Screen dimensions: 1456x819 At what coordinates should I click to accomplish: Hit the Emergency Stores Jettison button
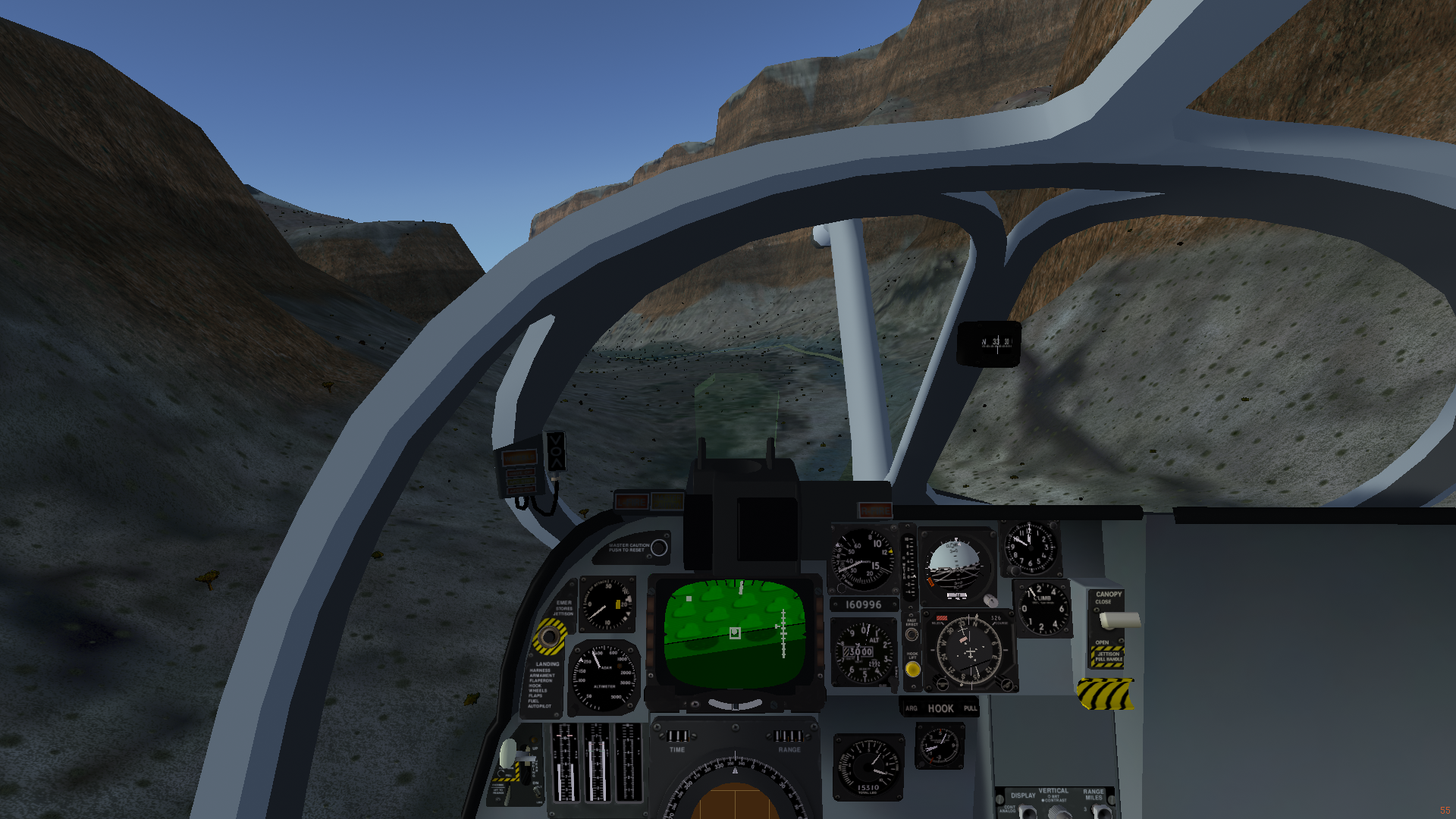coord(548,636)
